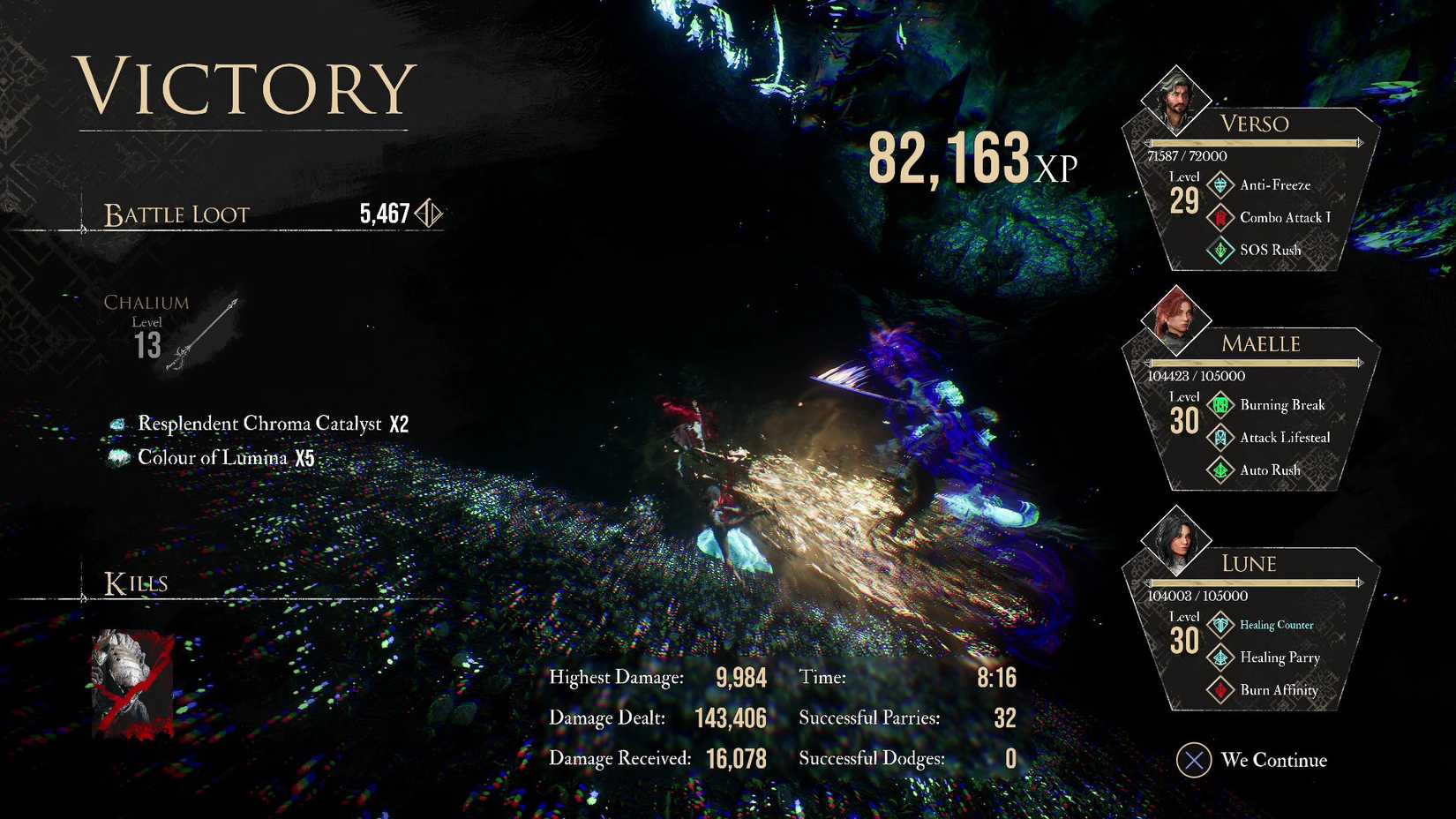Select the SOS Rush skill icon
Viewport: 1456px width, 819px height.
point(1220,250)
